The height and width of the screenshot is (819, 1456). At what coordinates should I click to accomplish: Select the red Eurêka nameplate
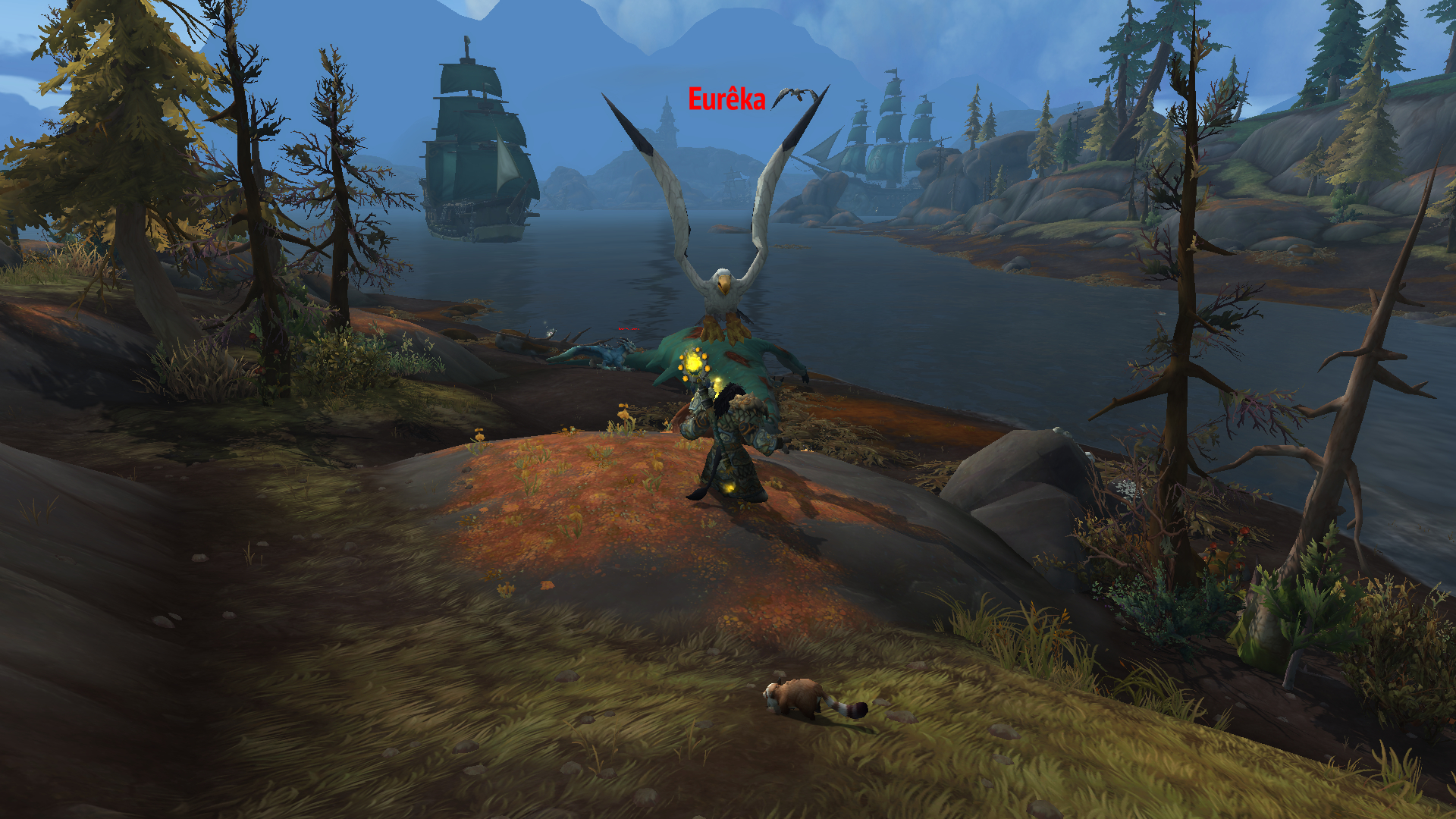tap(726, 99)
